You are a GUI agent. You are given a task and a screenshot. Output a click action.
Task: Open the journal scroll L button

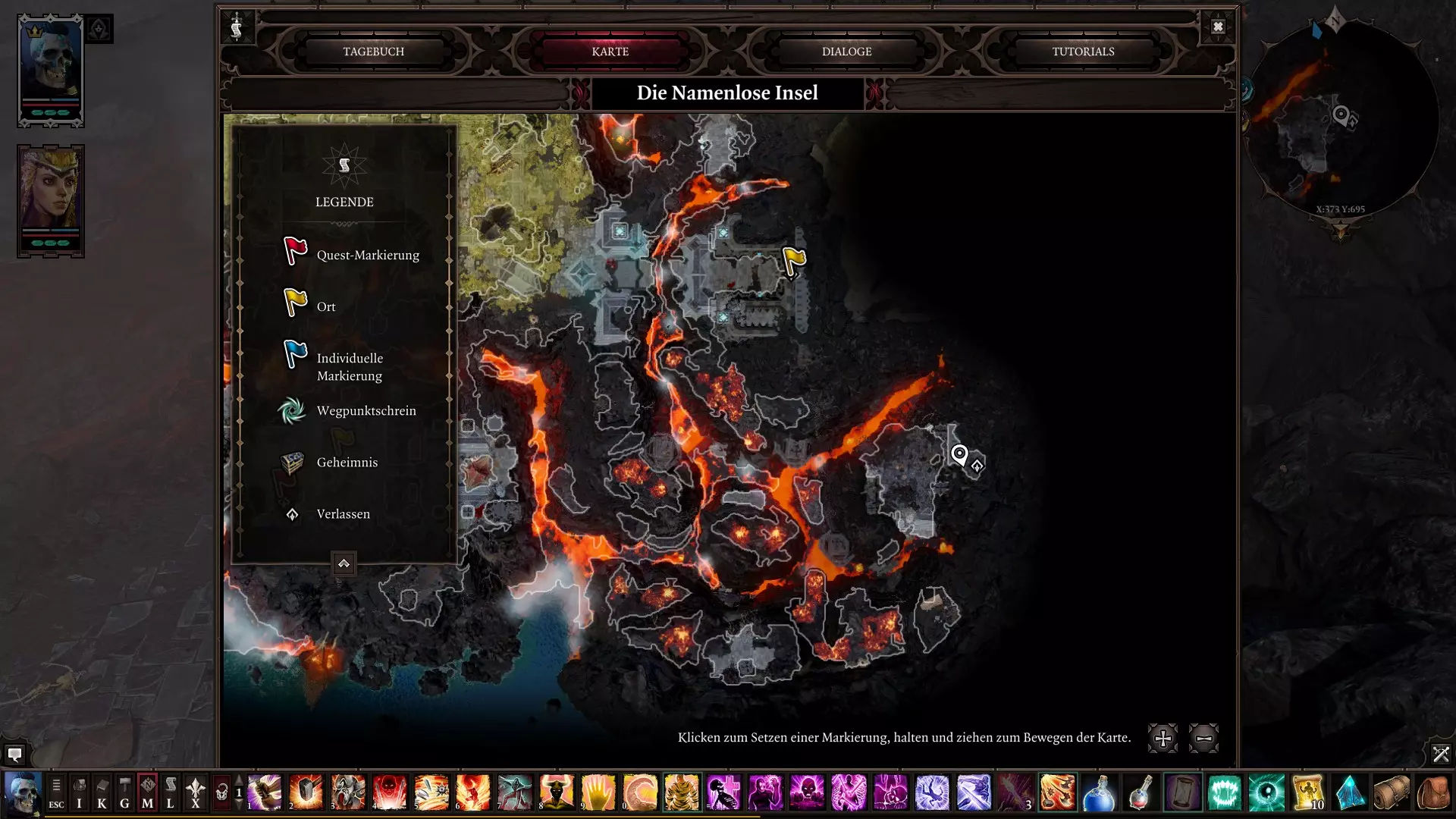(x=171, y=793)
